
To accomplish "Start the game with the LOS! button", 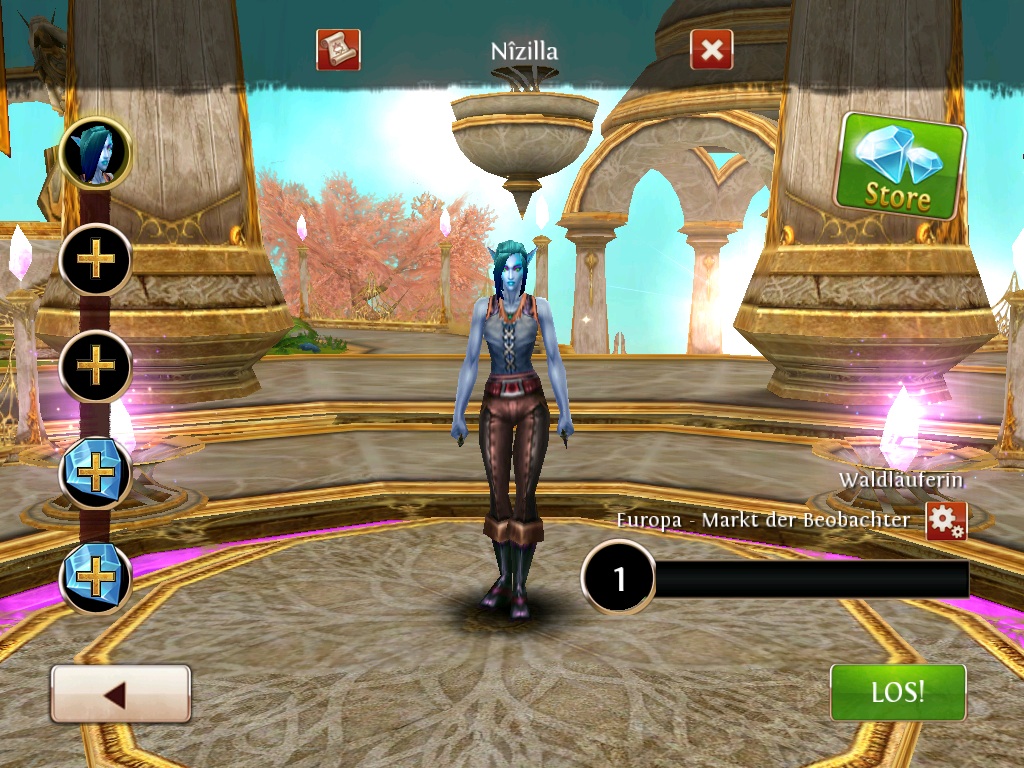I will tap(898, 692).
